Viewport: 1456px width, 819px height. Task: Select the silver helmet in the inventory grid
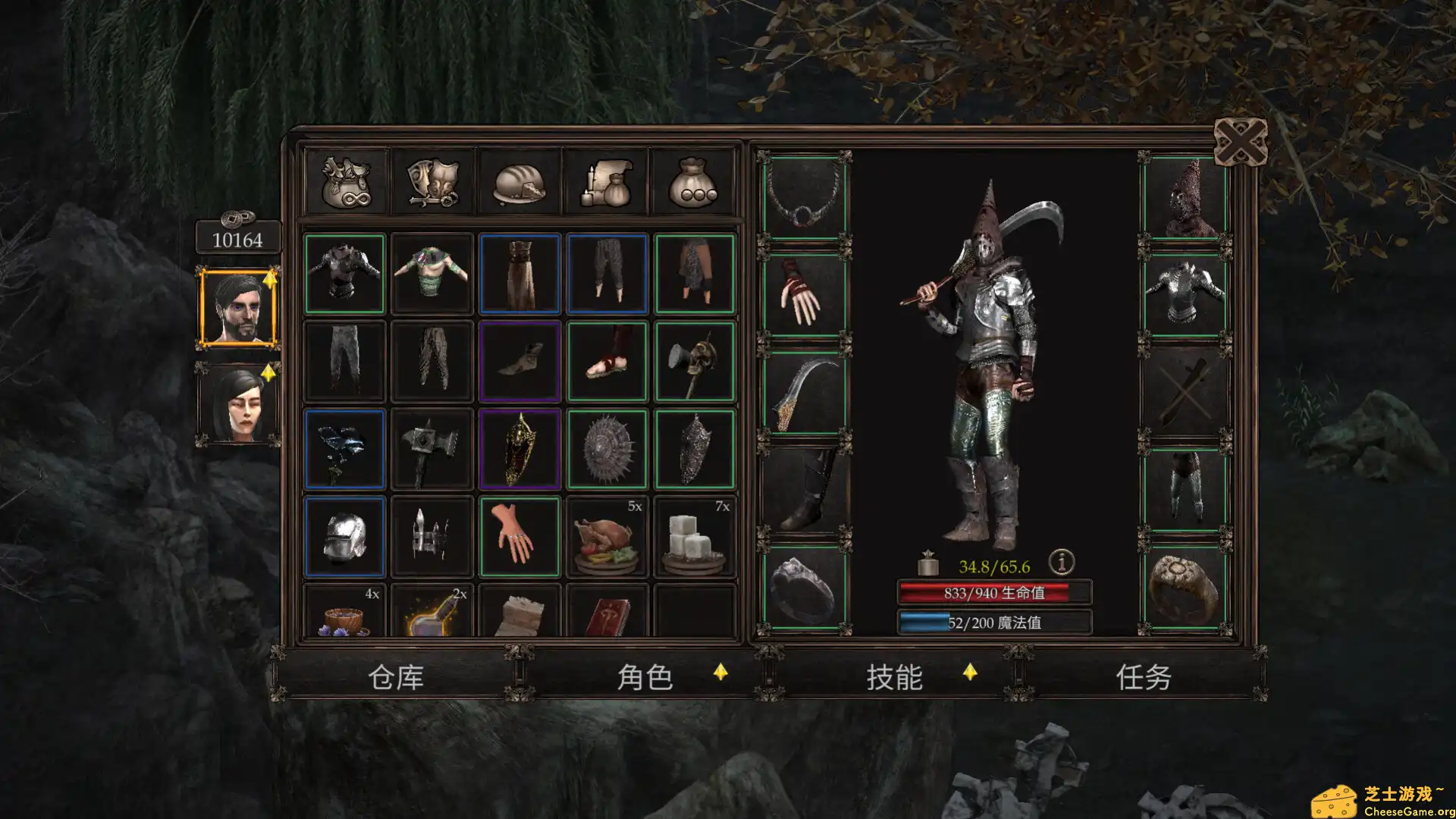(x=346, y=535)
